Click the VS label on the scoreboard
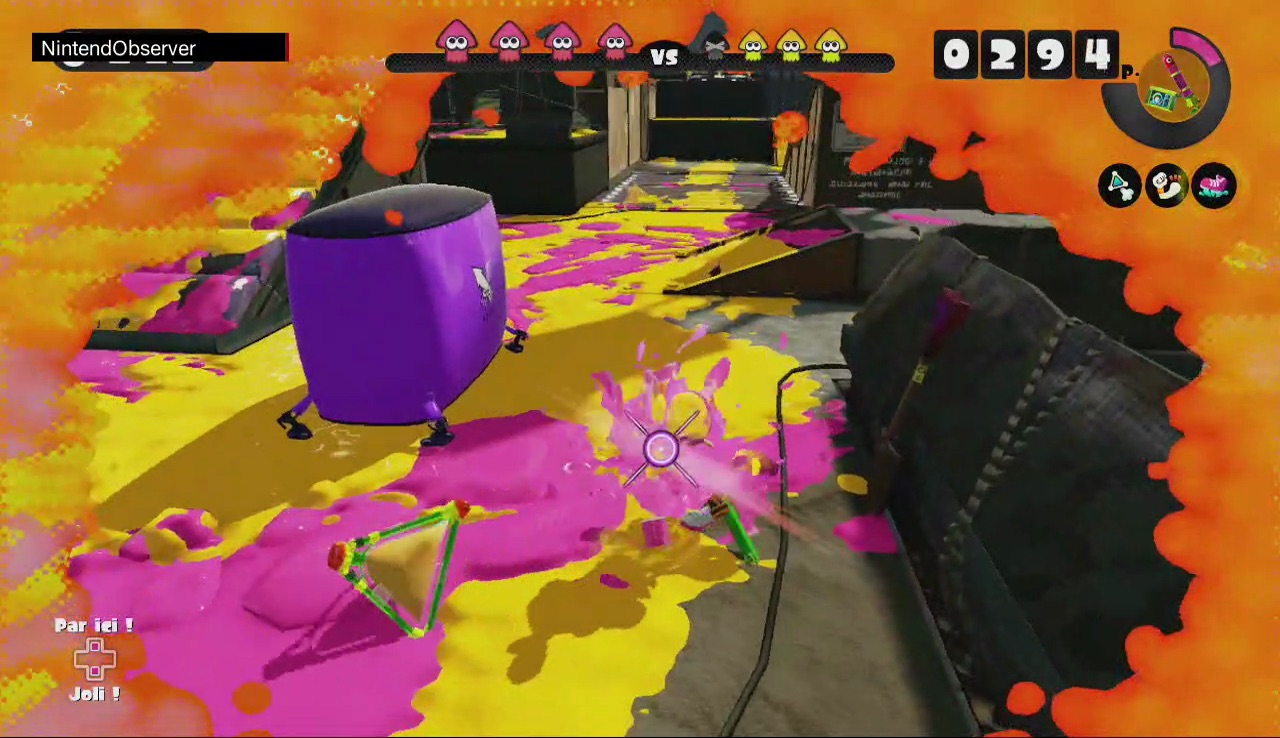1280x738 pixels. (x=665, y=58)
